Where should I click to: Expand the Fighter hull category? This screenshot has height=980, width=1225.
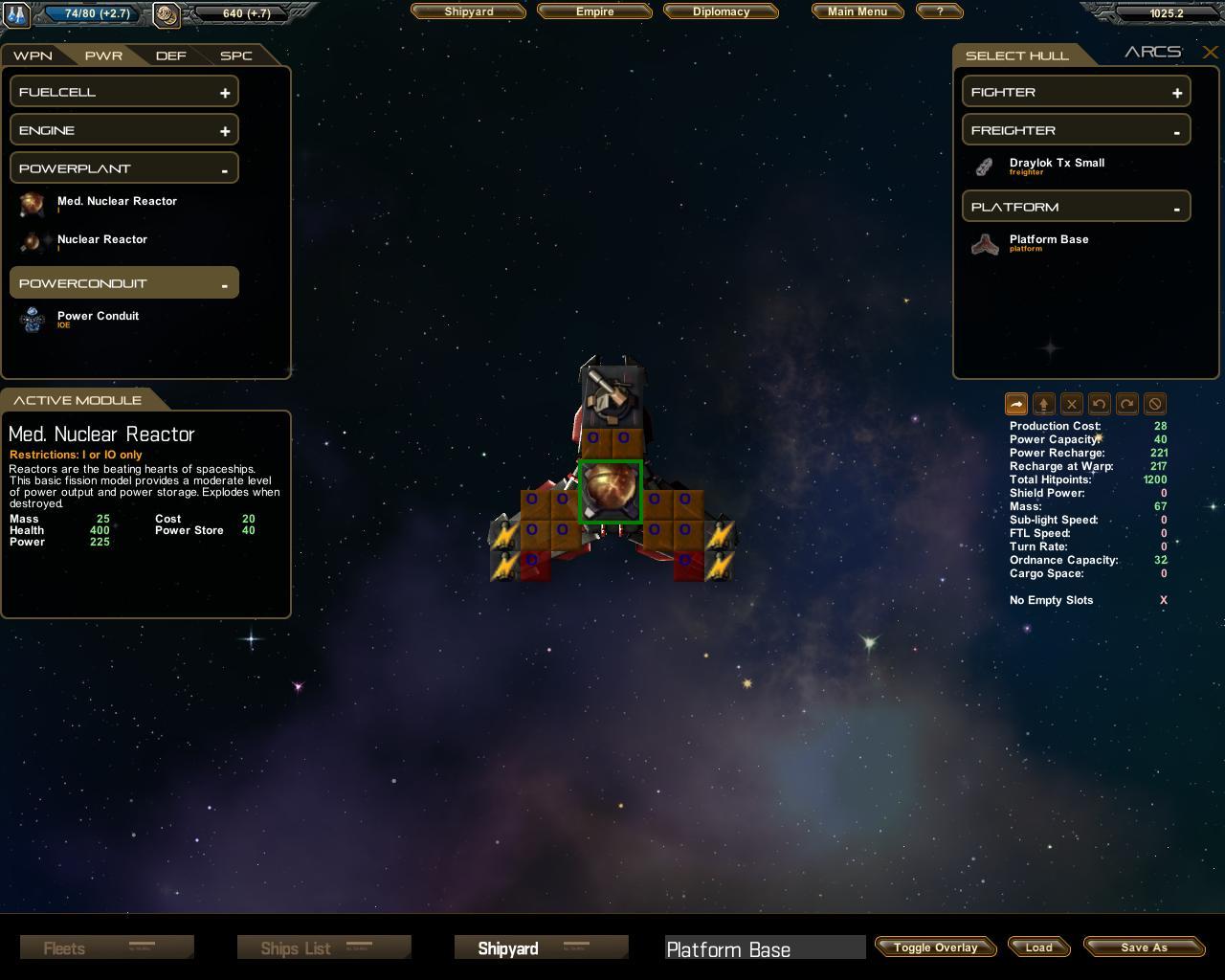pyautogui.click(x=1076, y=92)
